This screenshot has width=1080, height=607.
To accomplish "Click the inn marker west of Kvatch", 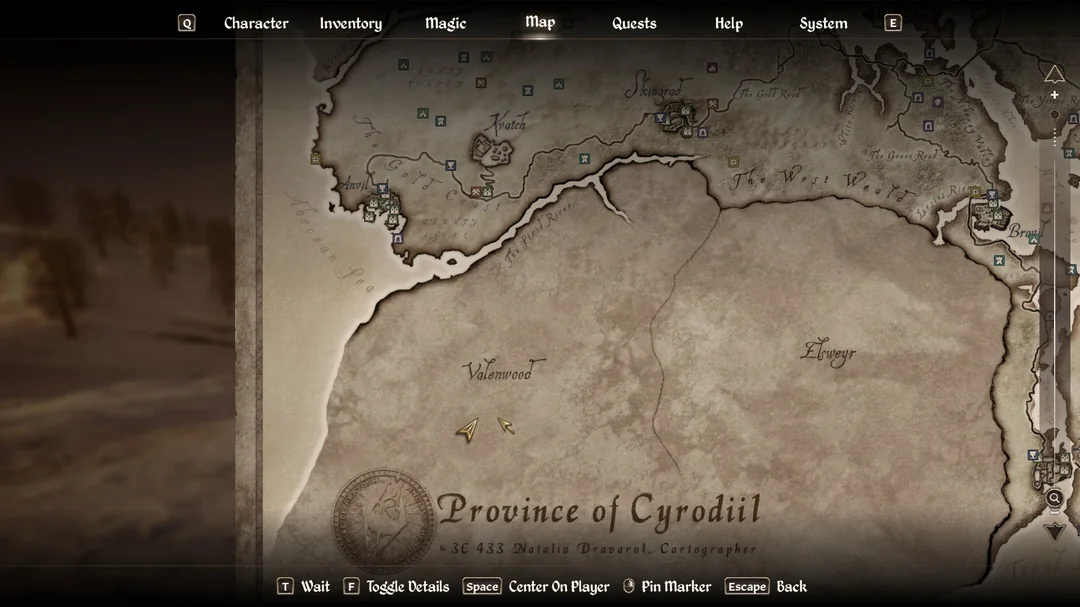I will [x=450, y=166].
